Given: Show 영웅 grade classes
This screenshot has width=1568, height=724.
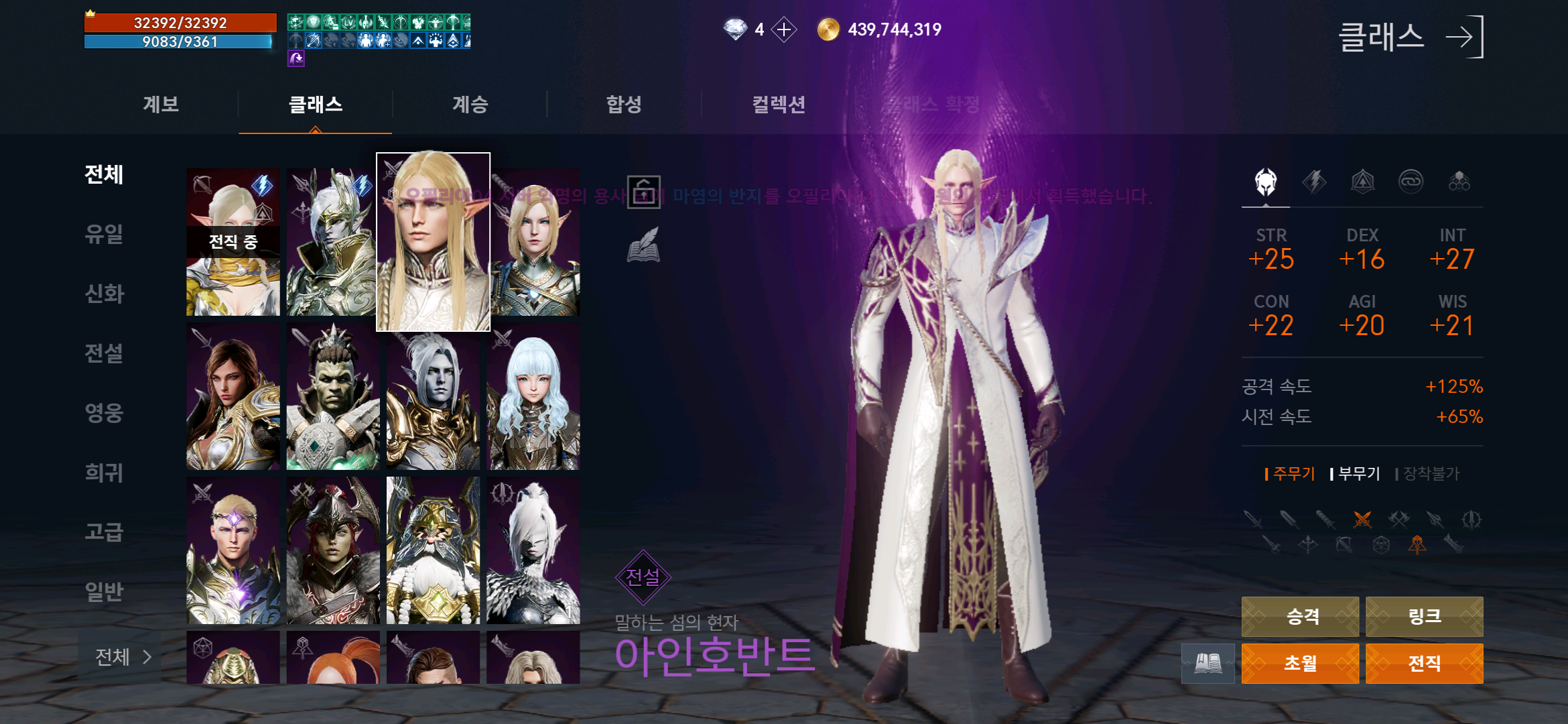Looking at the screenshot, I should click(x=105, y=413).
